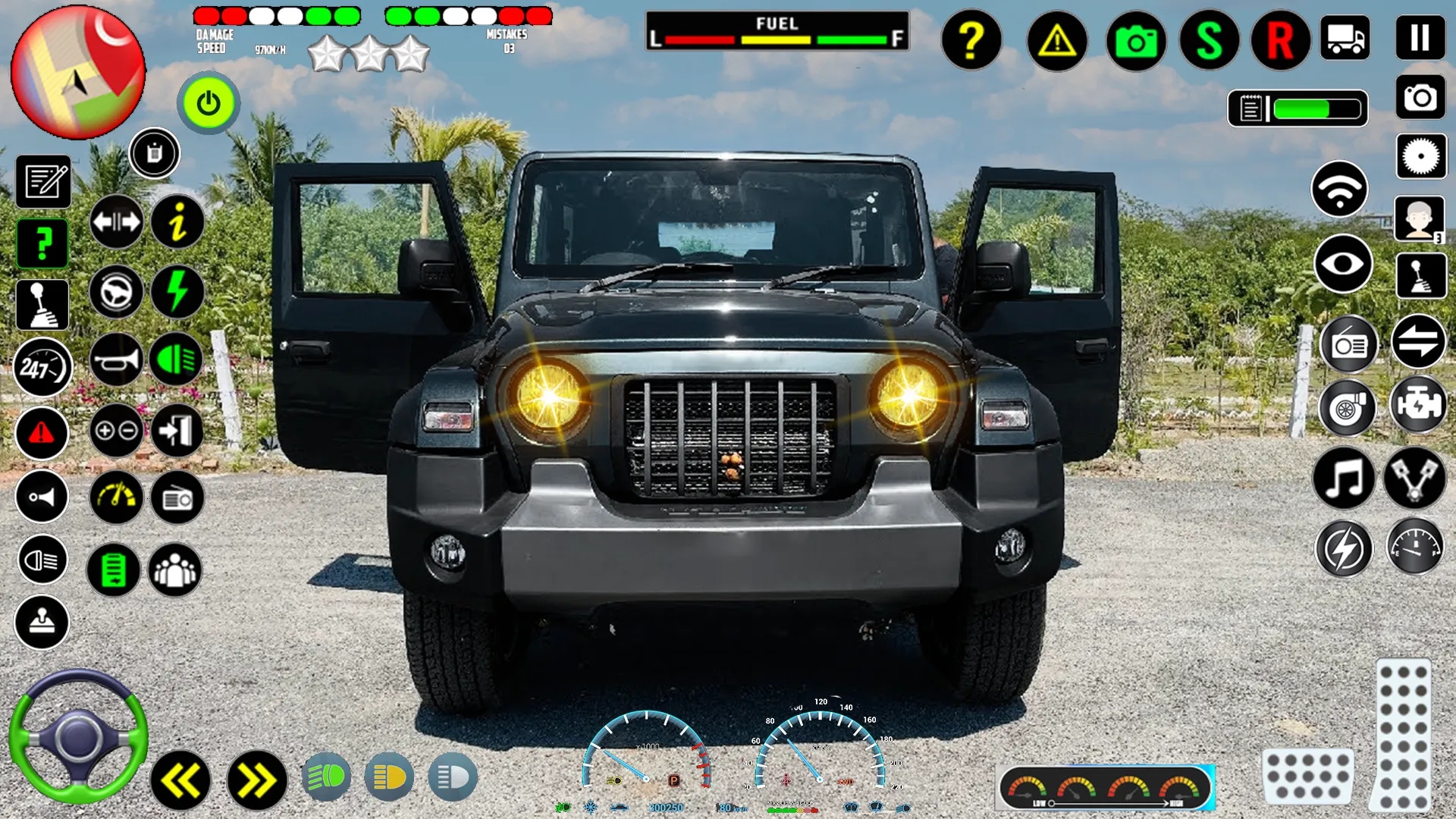The height and width of the screenshot is (819, 1456).
Task: Switch transmission with the opposing arrows icon
Action: pyautogui.click(x=1420, y=341)
